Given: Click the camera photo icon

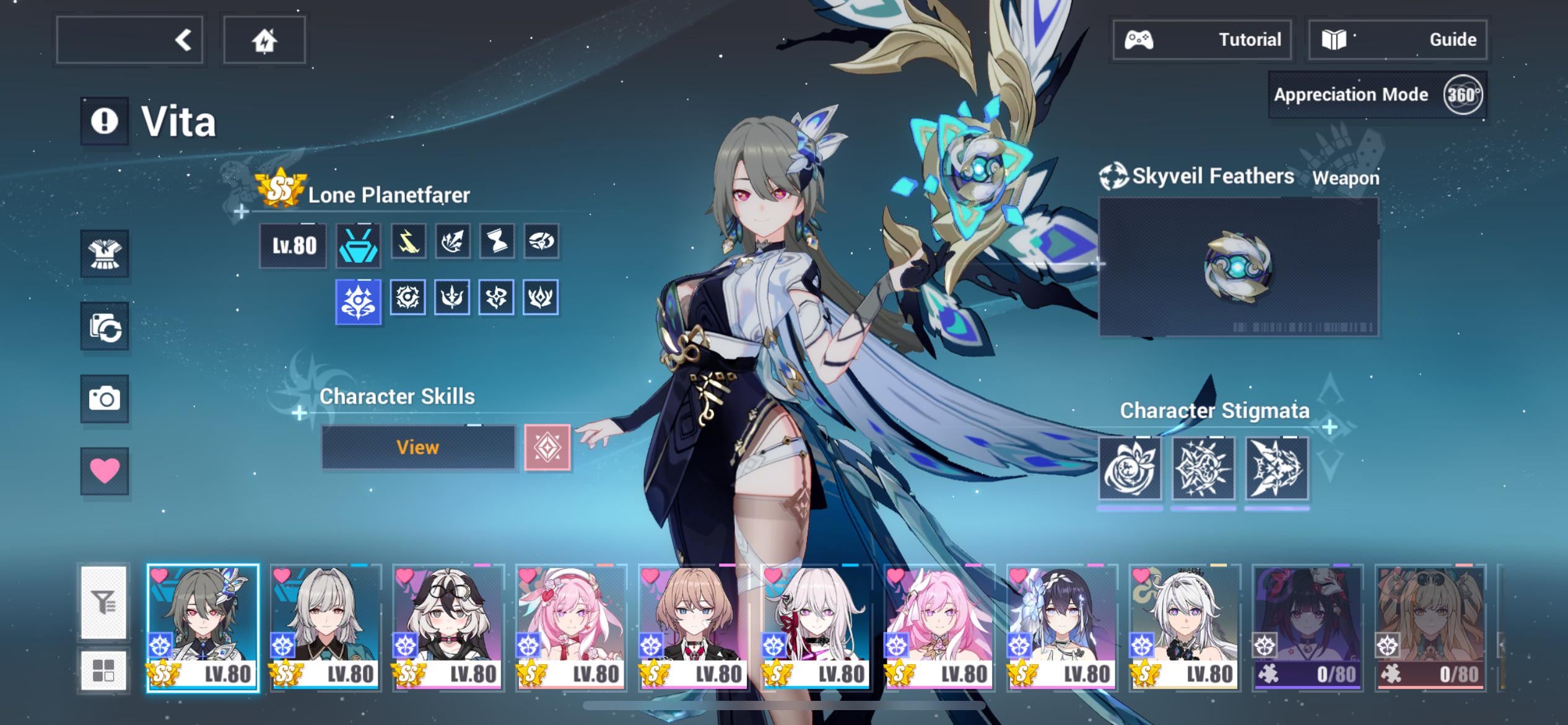Looking at the screenshot, I should click(x=104, y=398).
